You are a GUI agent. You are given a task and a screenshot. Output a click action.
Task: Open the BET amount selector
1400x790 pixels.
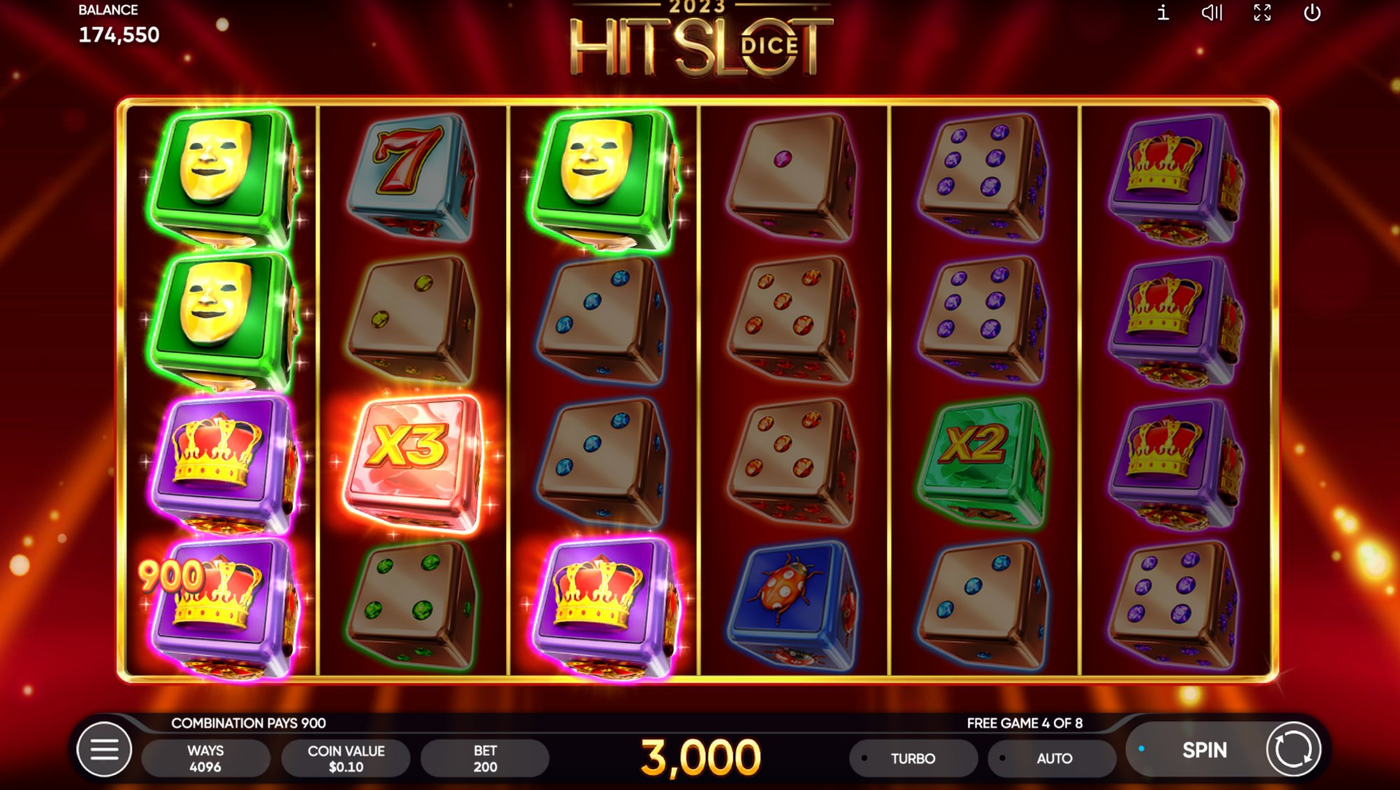tap(485, 757)
